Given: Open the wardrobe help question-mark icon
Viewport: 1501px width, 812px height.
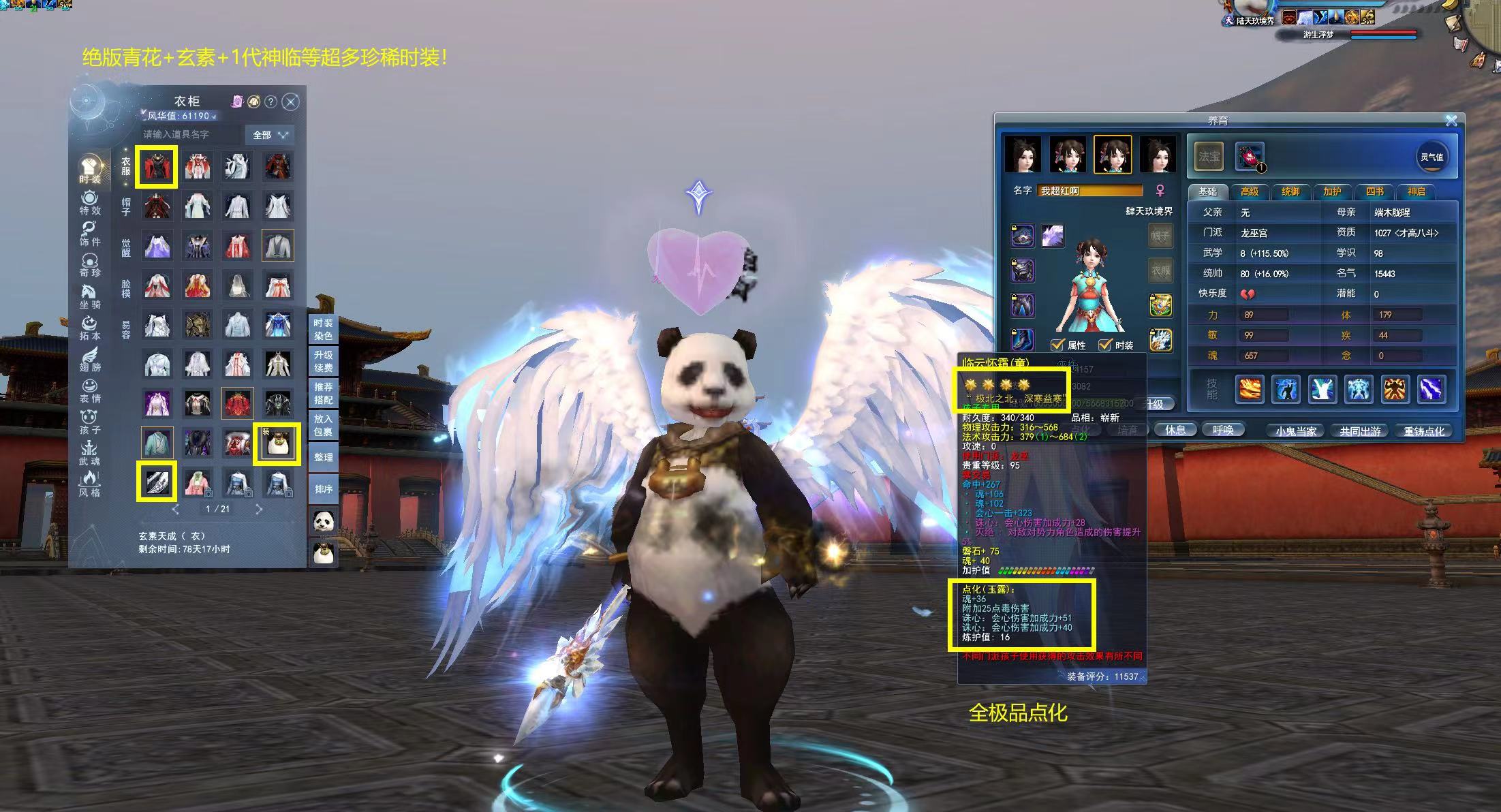Looking at the screenshot, I should (270, 102).
